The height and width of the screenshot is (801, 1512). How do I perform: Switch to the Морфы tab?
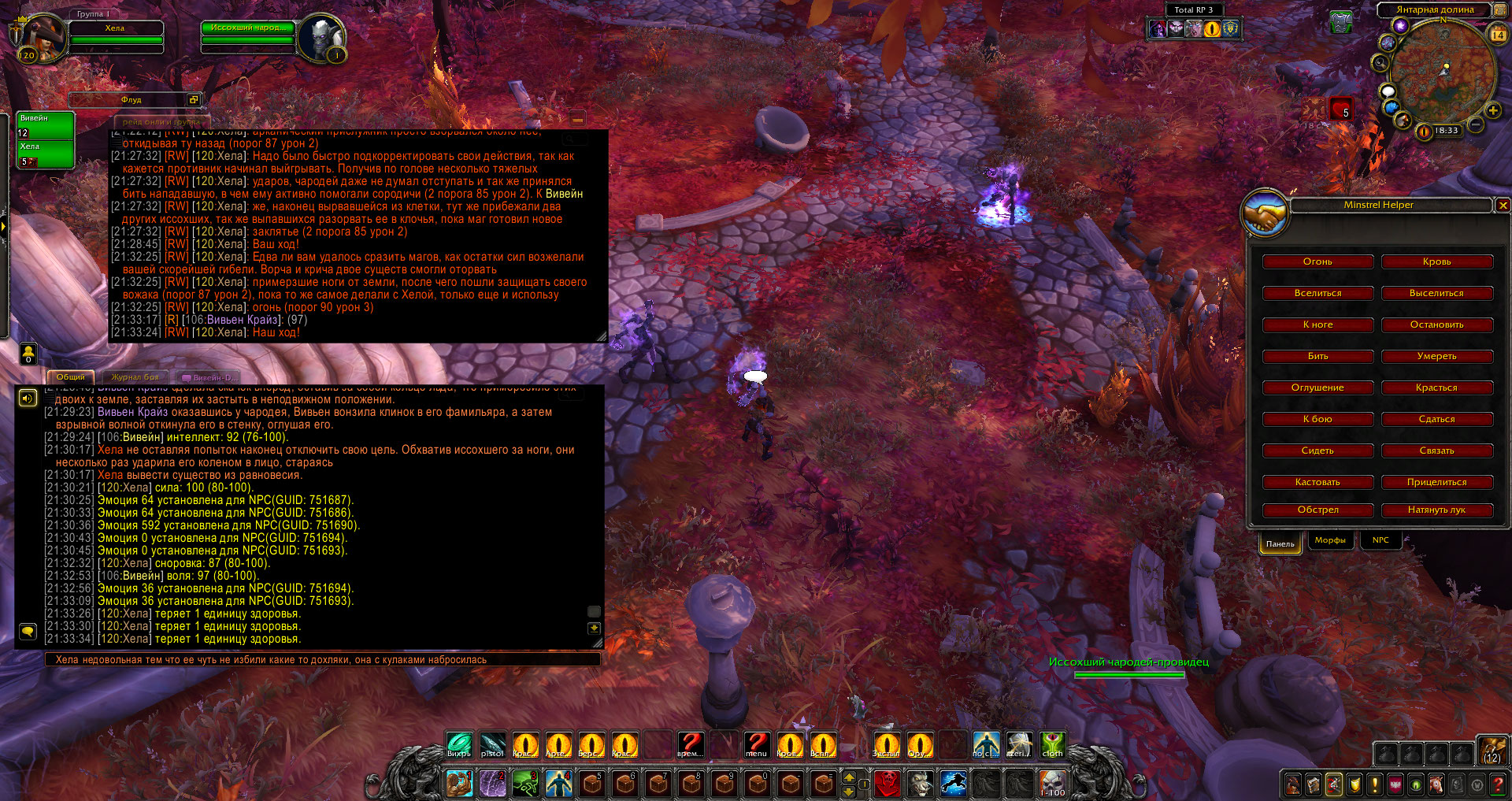(1330, 540)
